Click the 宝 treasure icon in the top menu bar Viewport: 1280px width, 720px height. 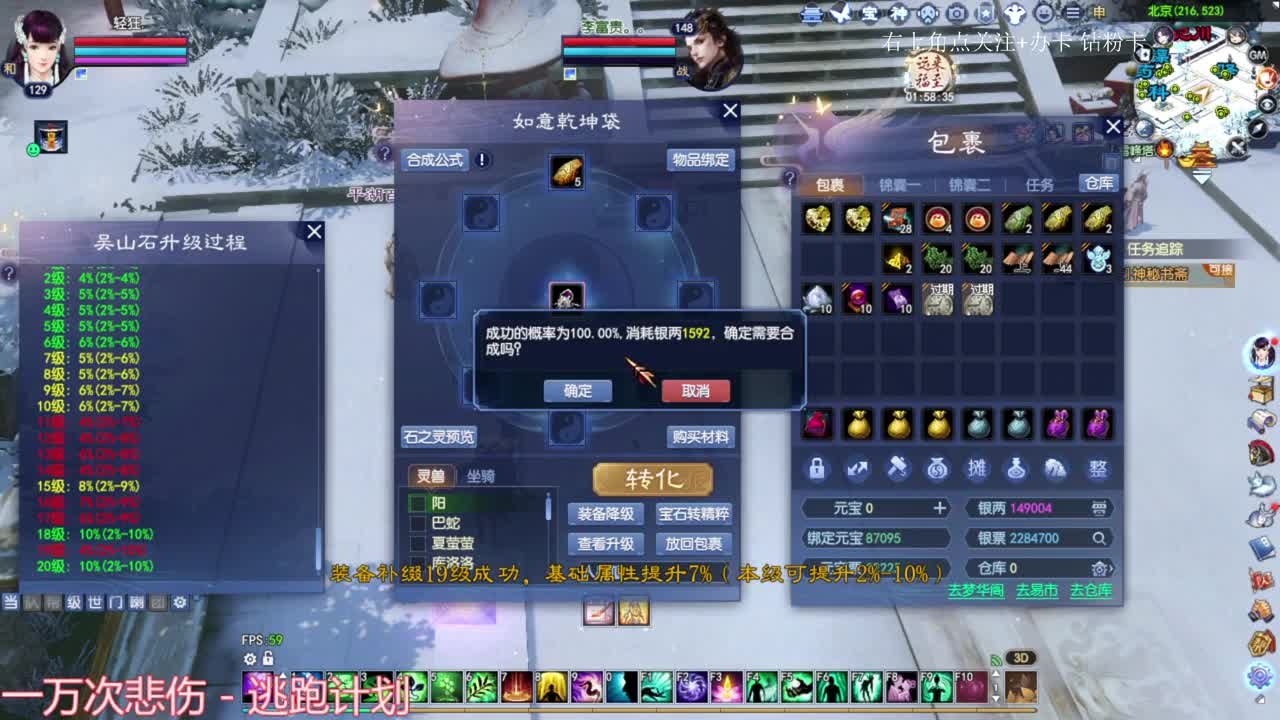pos(869,13)
